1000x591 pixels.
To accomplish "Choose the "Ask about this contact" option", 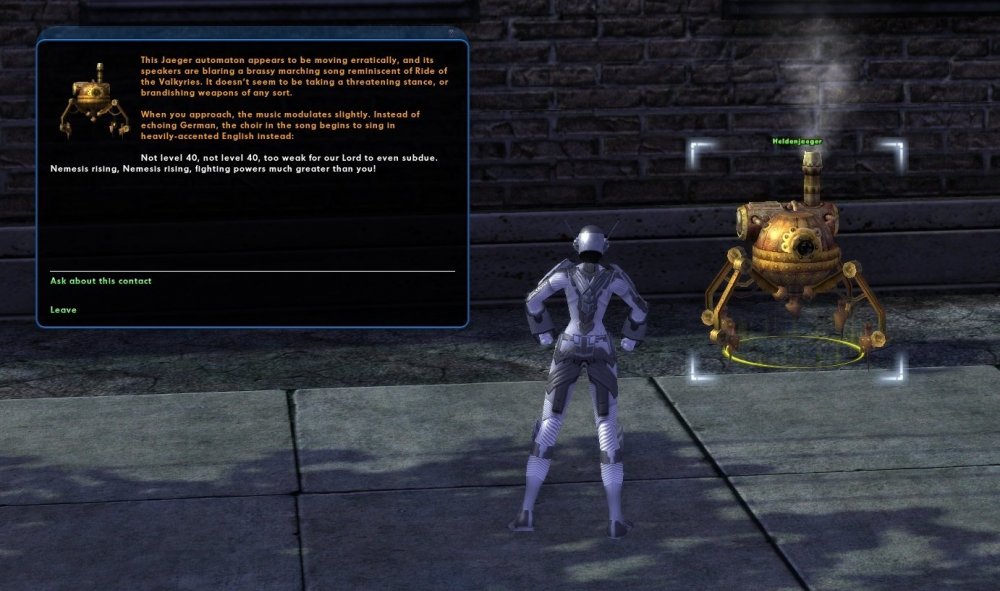I will pos(101,281).
